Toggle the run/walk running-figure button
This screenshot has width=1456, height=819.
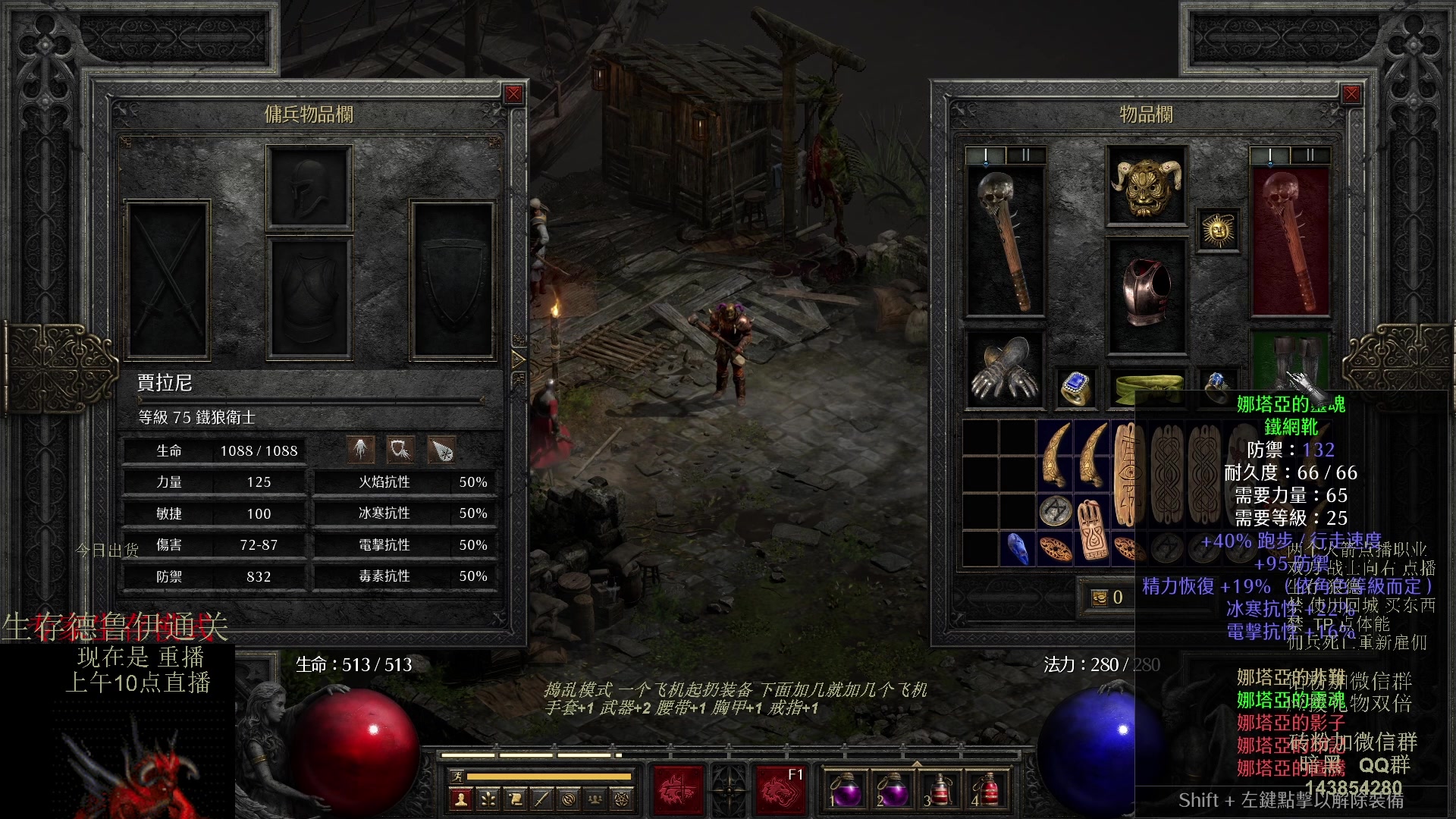coord(457,776)
